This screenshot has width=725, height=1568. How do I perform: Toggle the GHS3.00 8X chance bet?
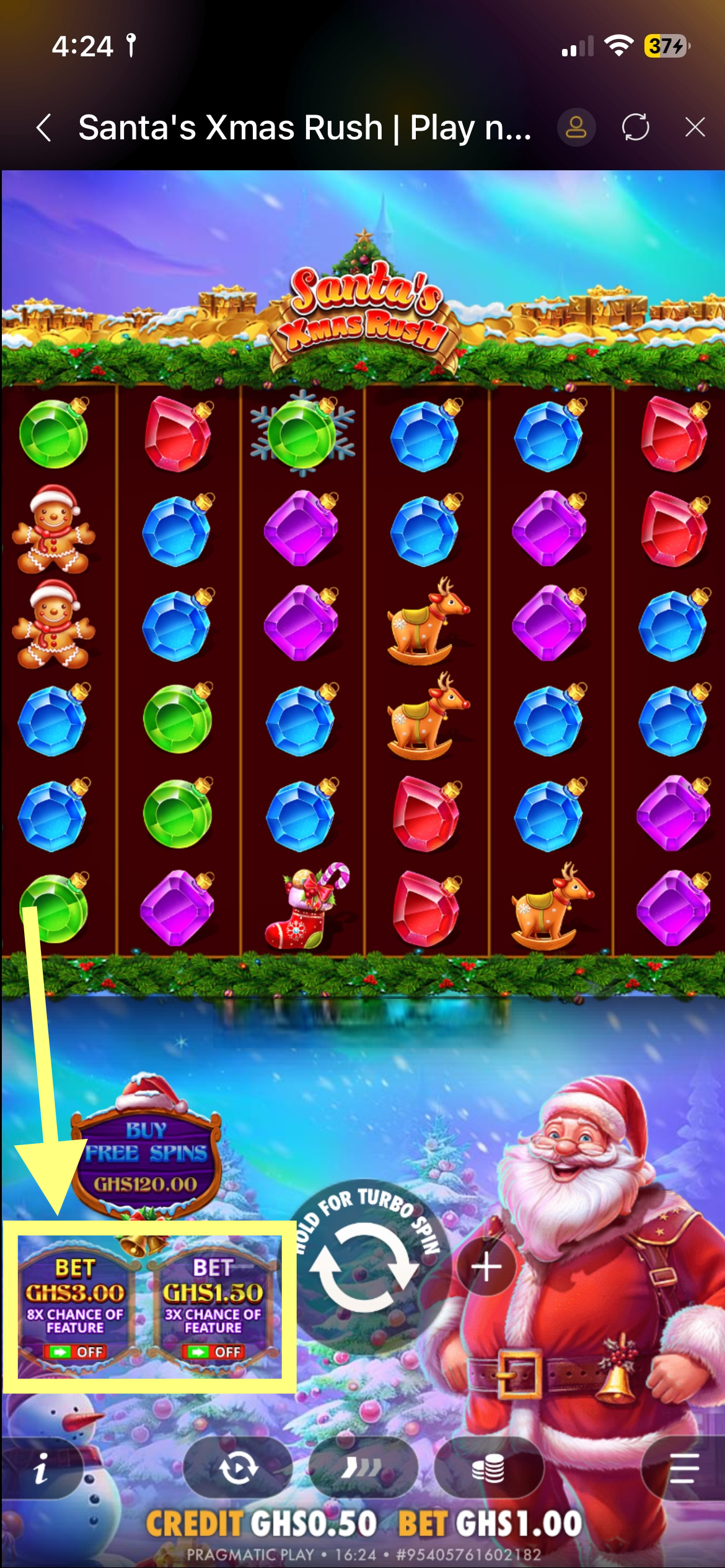click(x=76, y=1308)
